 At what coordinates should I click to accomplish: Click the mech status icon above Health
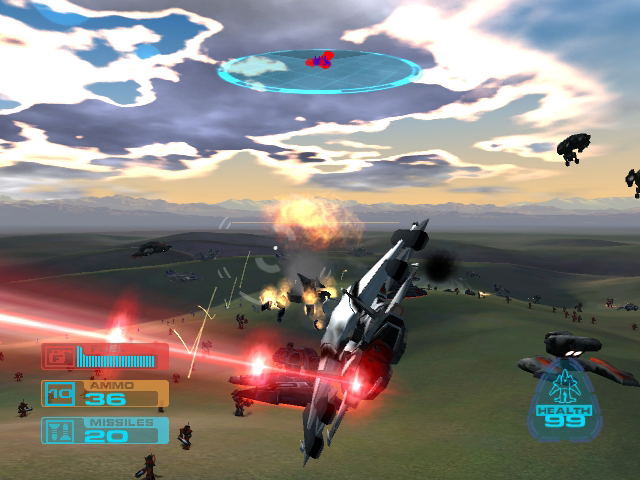566,386
